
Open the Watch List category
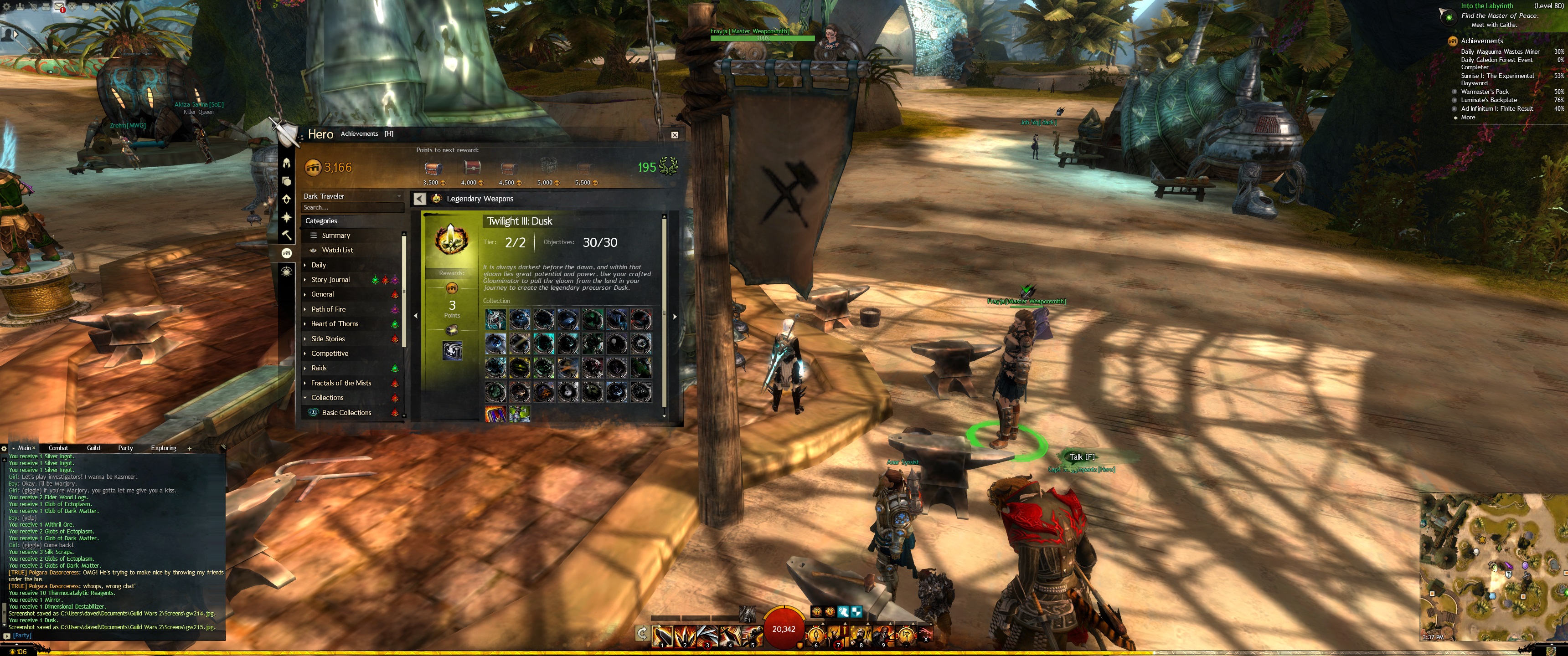tap(337, 250)
